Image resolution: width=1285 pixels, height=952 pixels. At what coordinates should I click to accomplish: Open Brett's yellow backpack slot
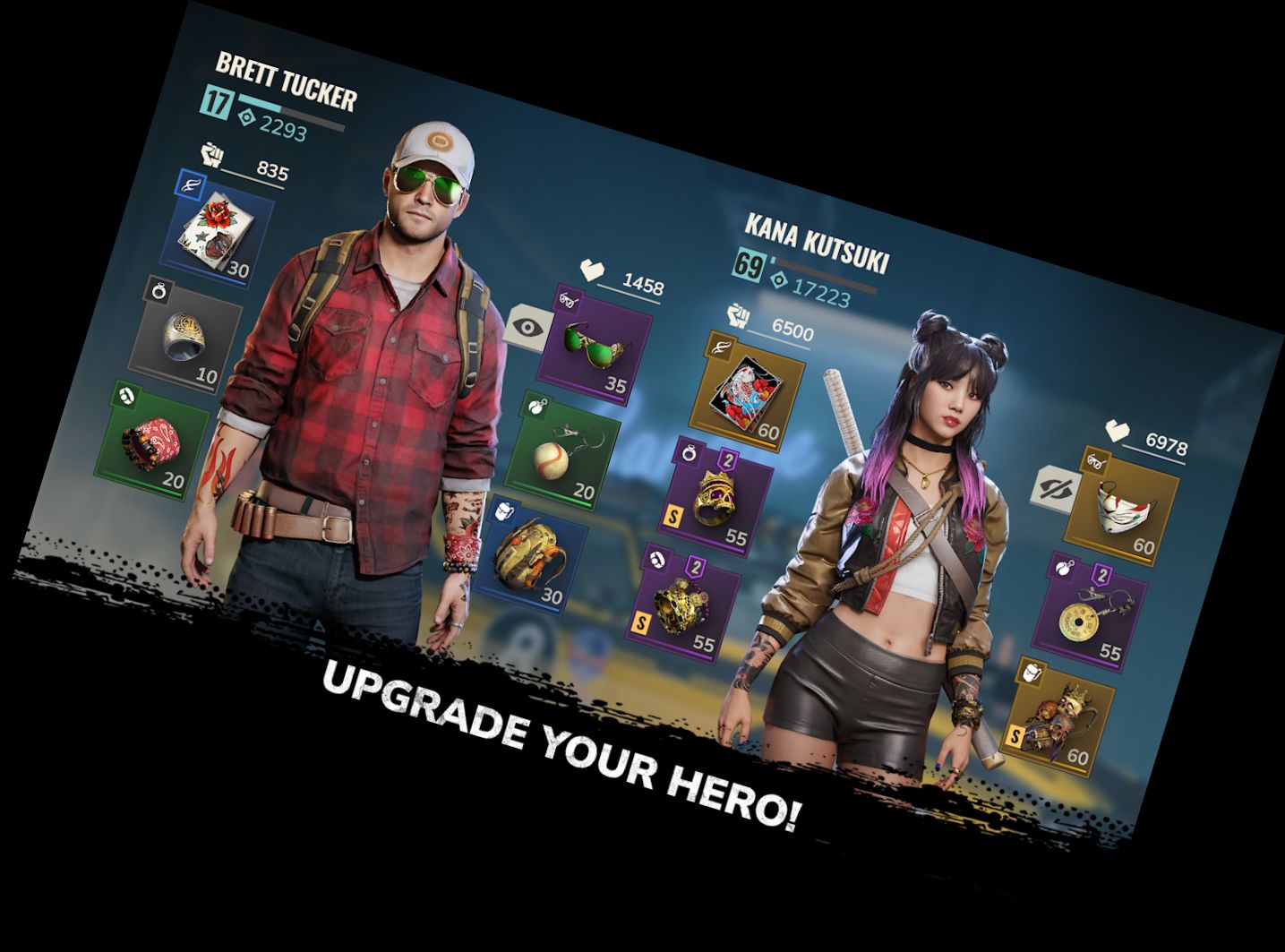(530, 557)
